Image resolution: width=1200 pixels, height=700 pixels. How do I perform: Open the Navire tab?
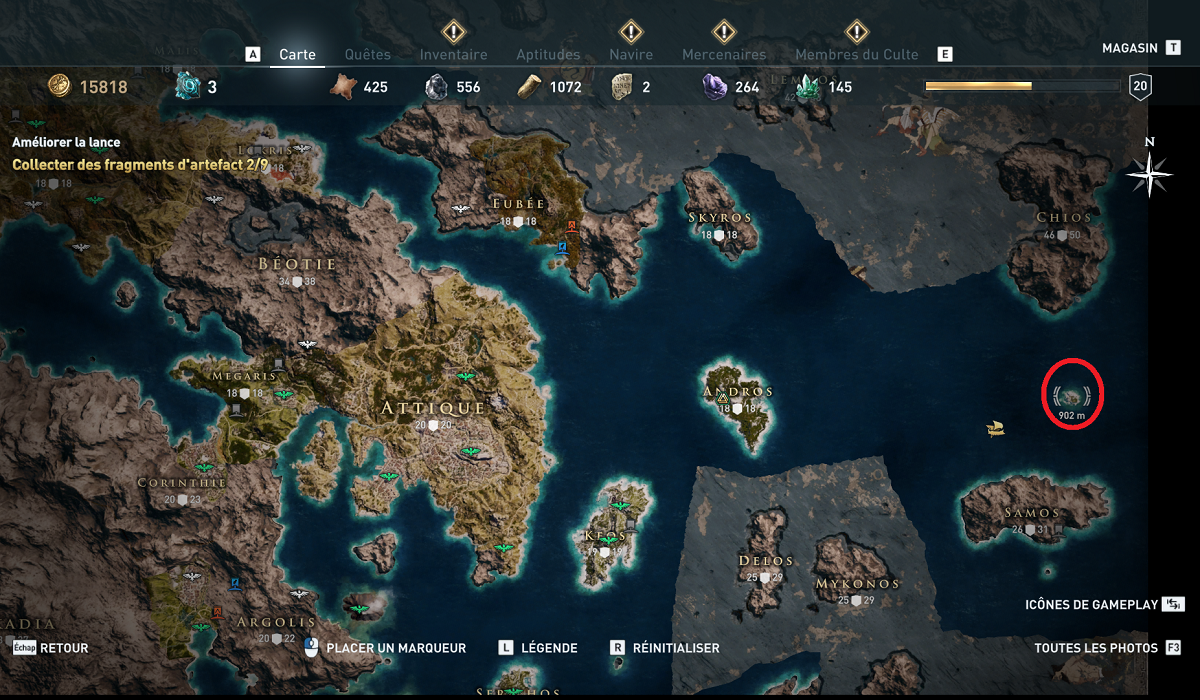pos(631,54)
